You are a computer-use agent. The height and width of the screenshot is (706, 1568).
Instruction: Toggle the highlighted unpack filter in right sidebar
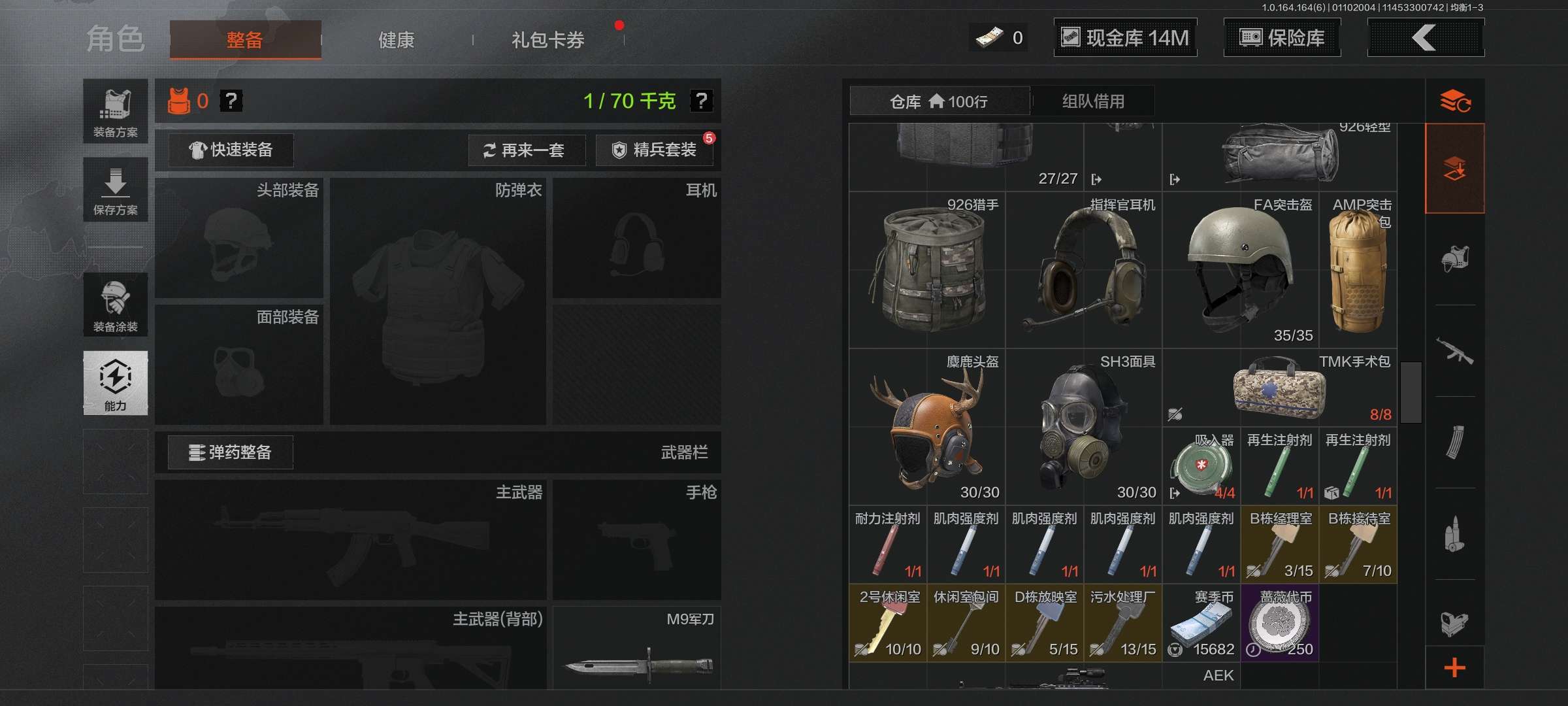coord(1456,169)
